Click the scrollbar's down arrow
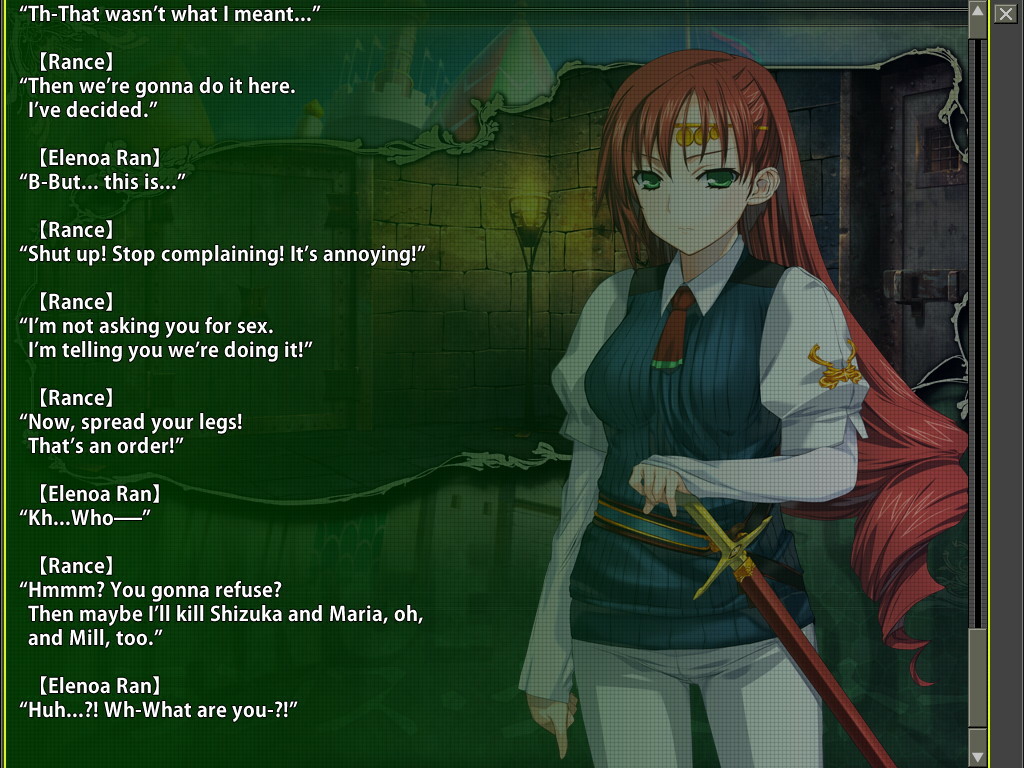1024x768 pixels. click(978, 757)
